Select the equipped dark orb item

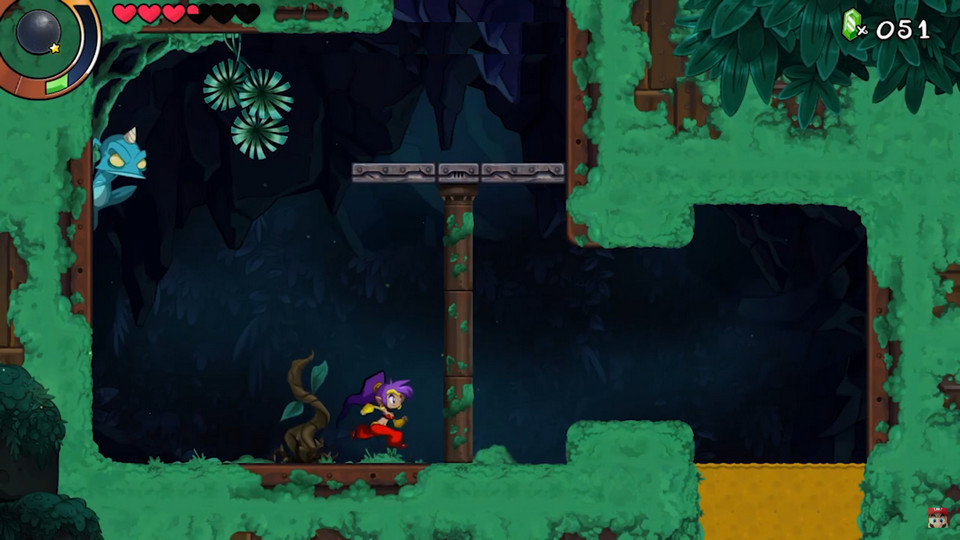[38, 31]
